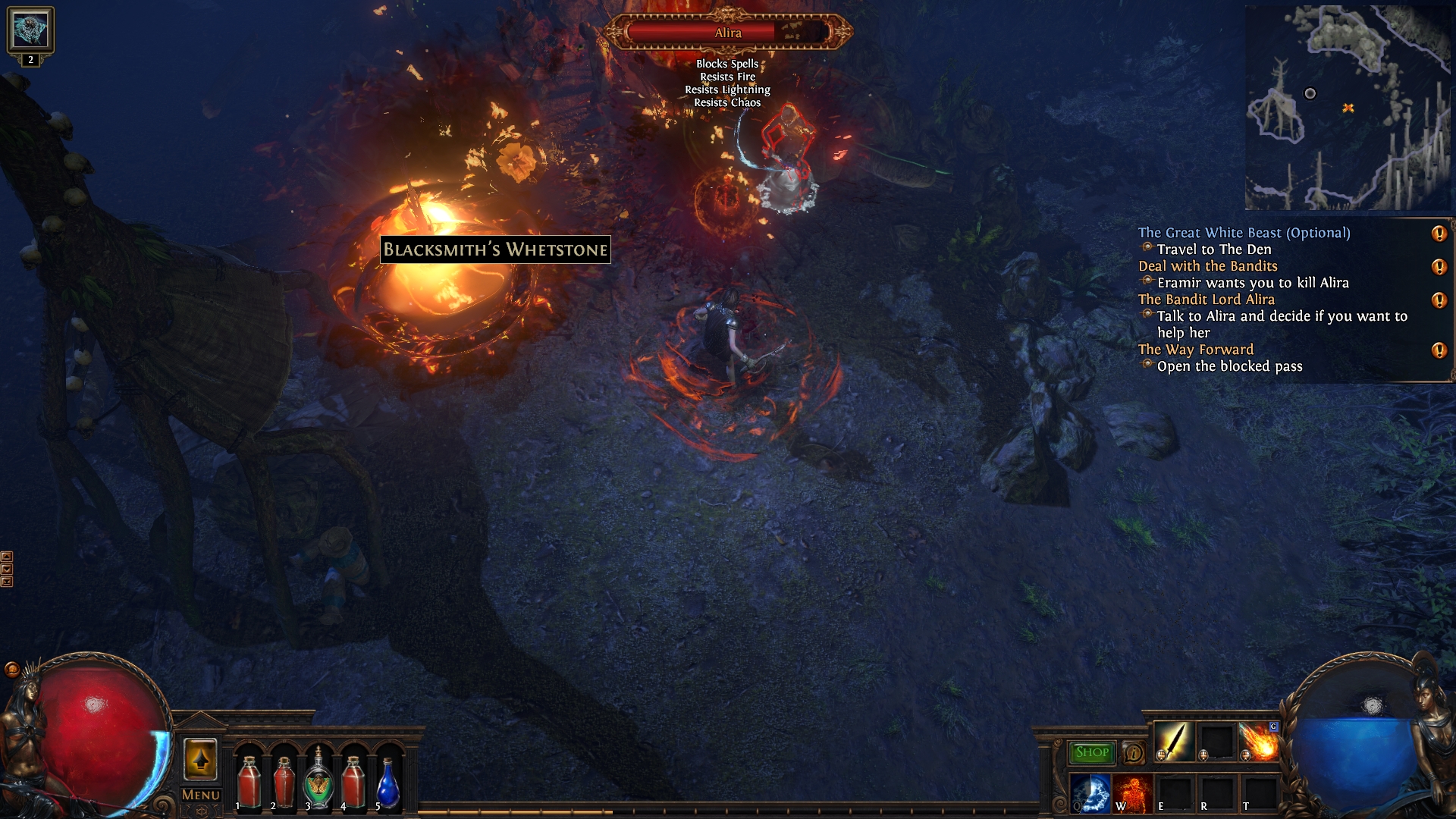
Task: Select The Bandit Lord Alira quest entry
Action: pyautogui.click(x=1206, y=300)
